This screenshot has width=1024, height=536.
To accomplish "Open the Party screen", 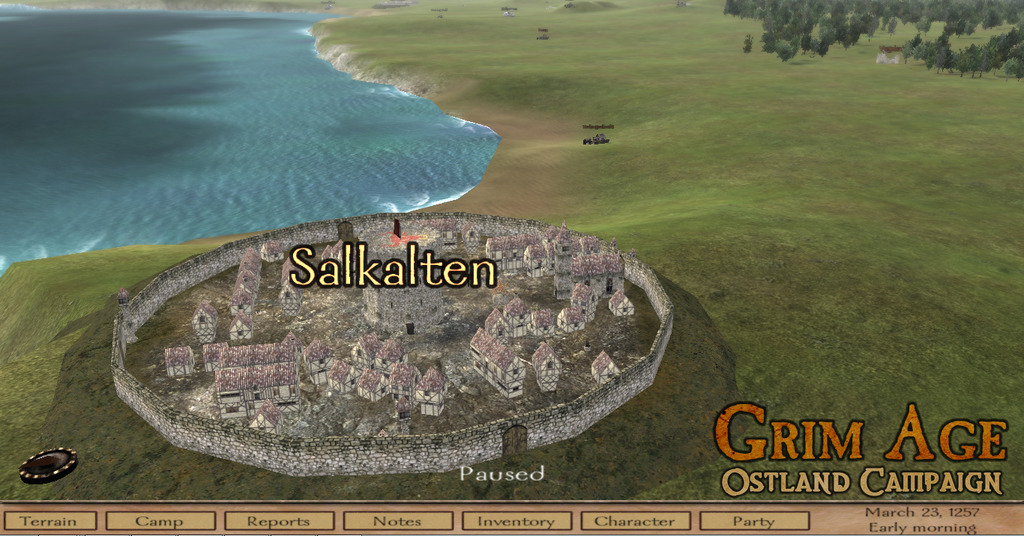I will click(754, 521).
